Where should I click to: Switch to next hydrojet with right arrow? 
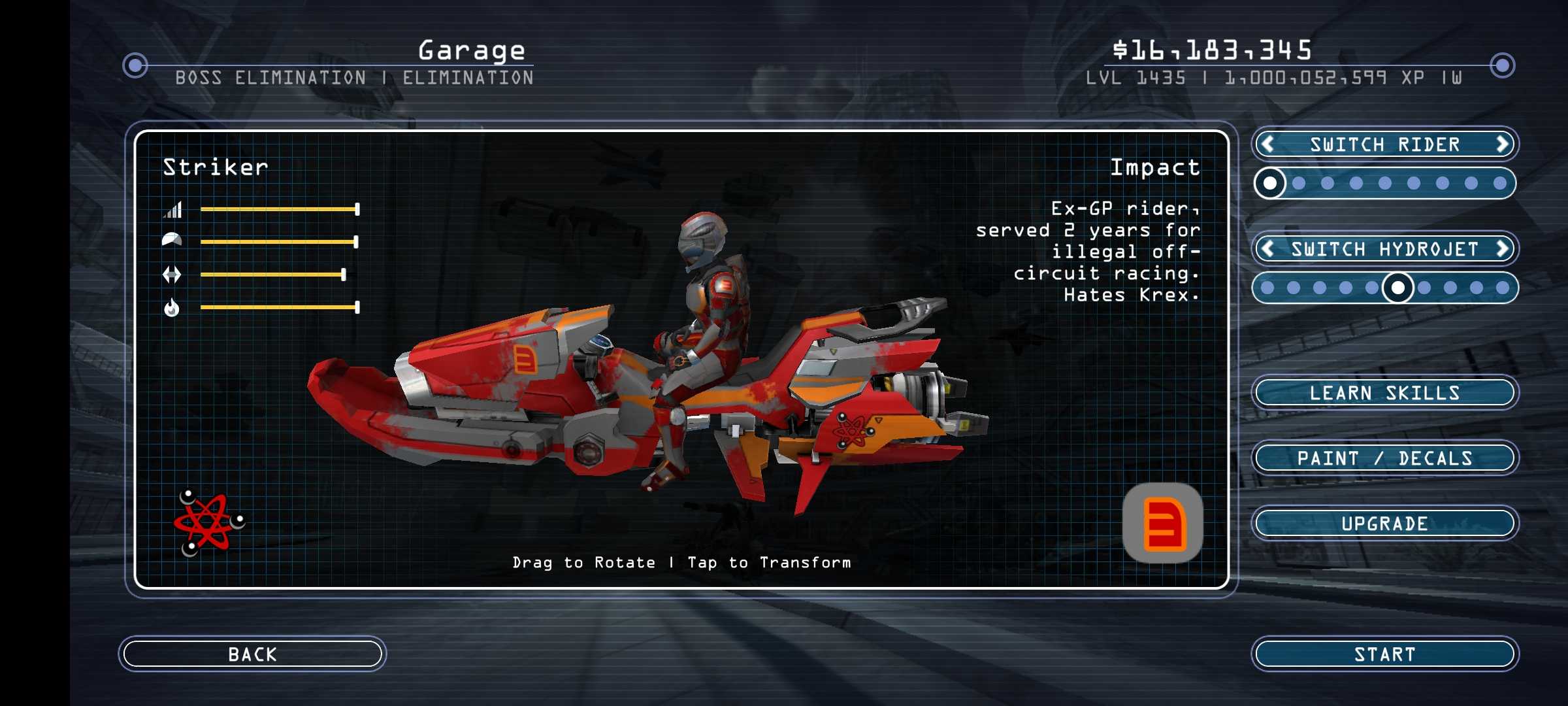pos(1502,248)
